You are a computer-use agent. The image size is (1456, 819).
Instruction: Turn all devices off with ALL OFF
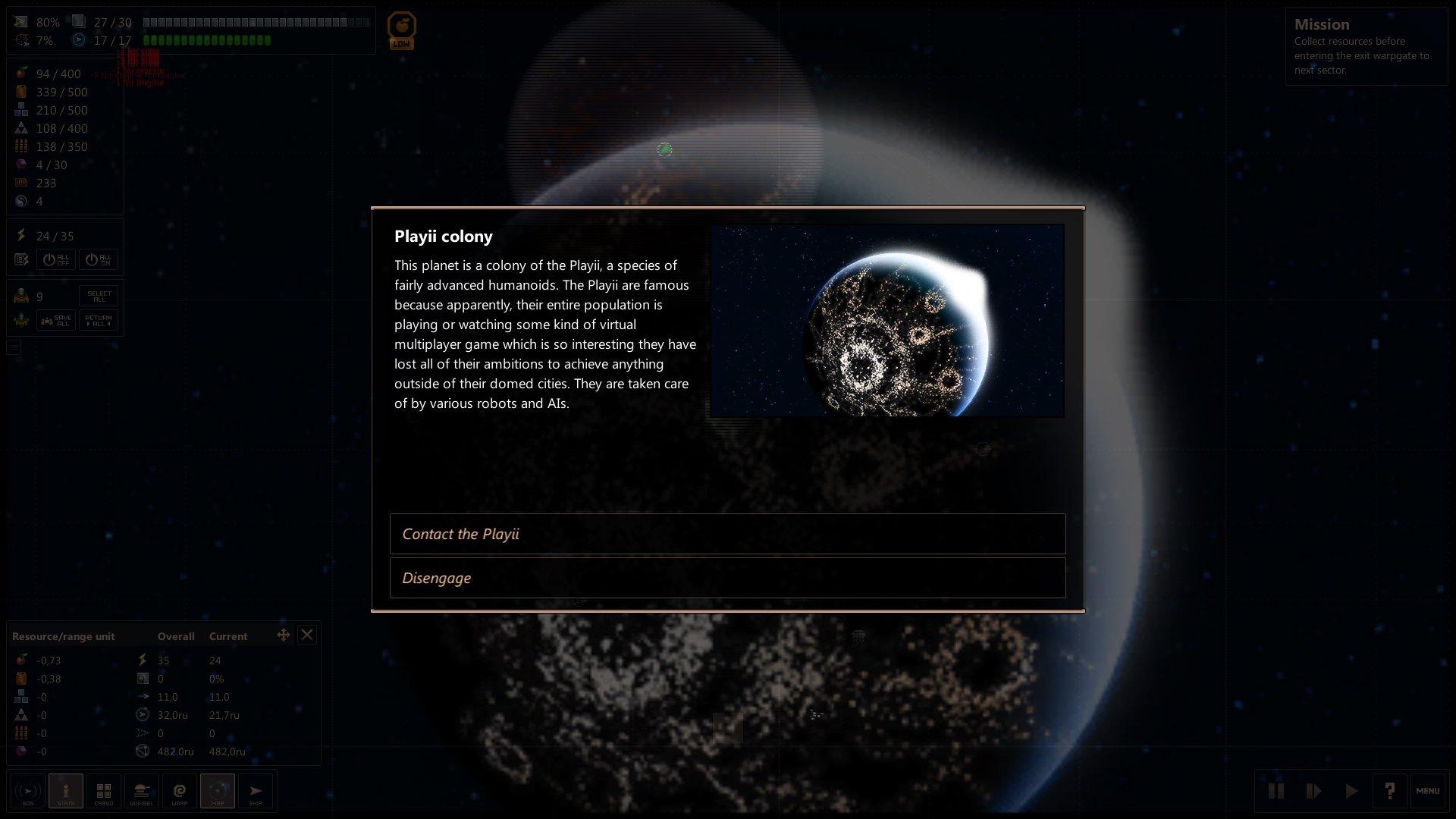click(57, 259)
